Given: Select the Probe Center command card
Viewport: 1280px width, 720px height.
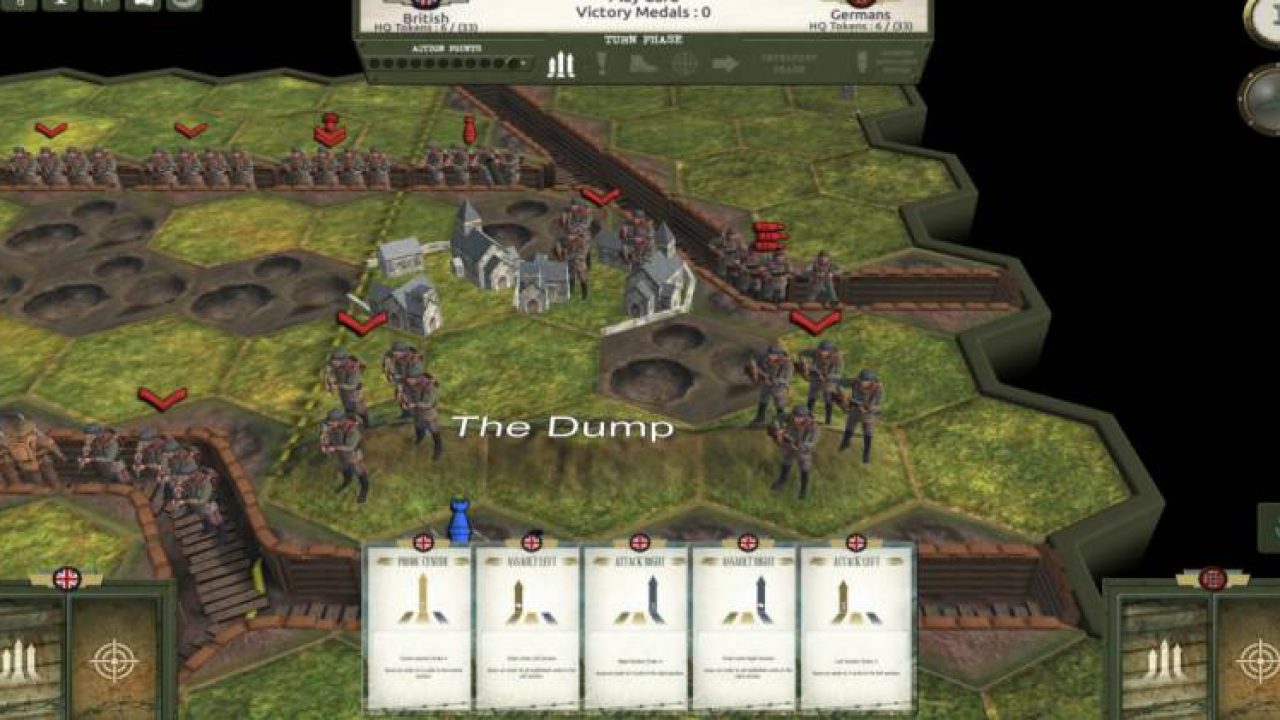Looking at the screenshot, I should 419,626.
